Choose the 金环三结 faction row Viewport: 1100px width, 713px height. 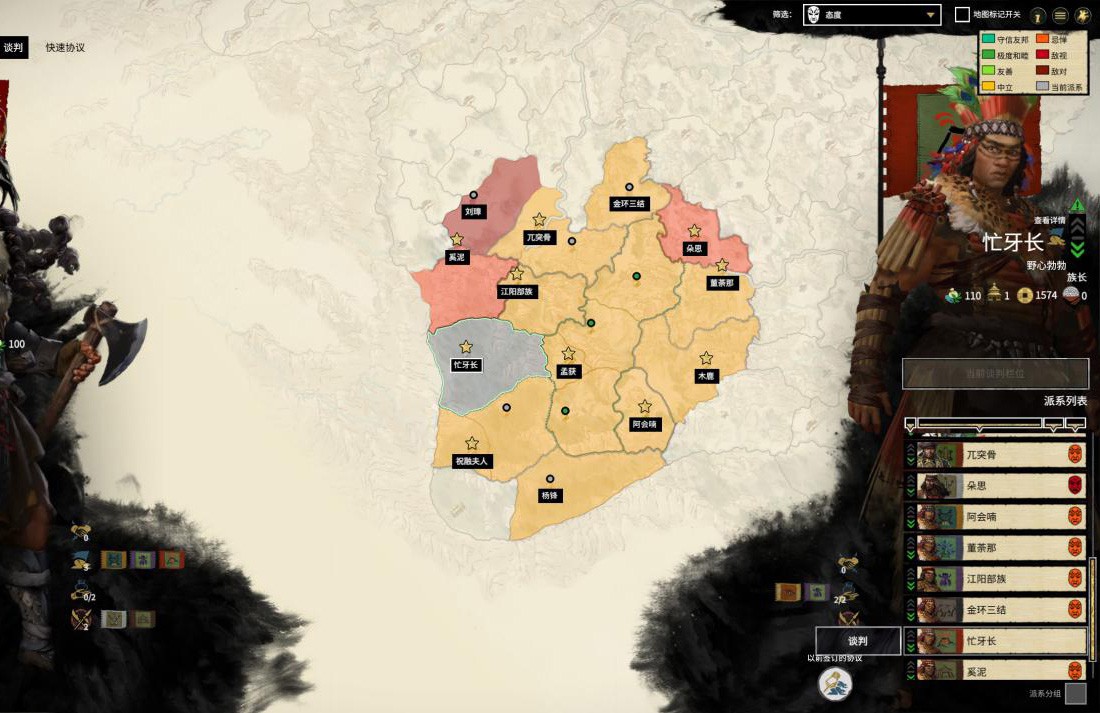(x=995, y=609)
